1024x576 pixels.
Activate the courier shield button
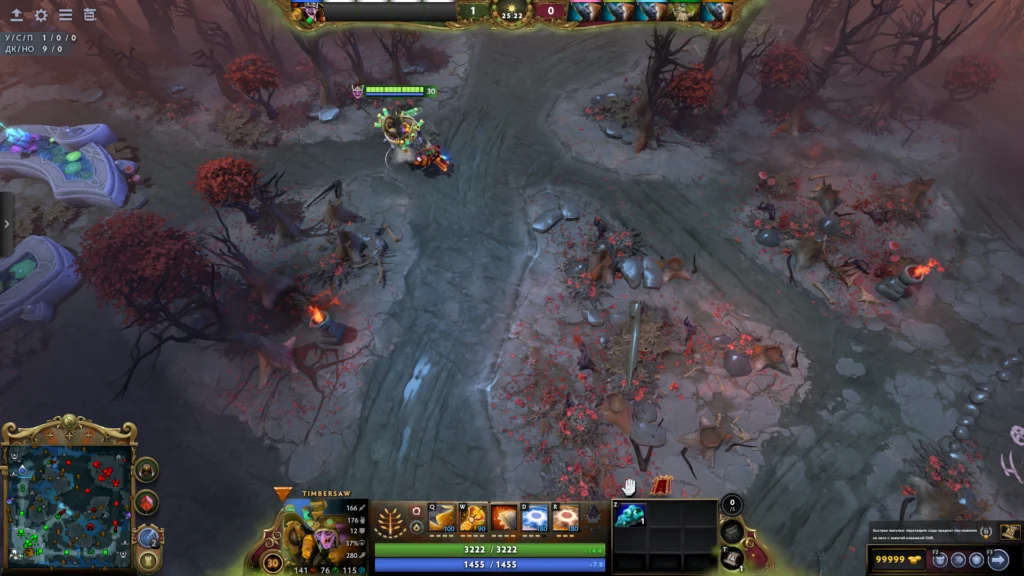pyautogui.click(x=976, y=560)
